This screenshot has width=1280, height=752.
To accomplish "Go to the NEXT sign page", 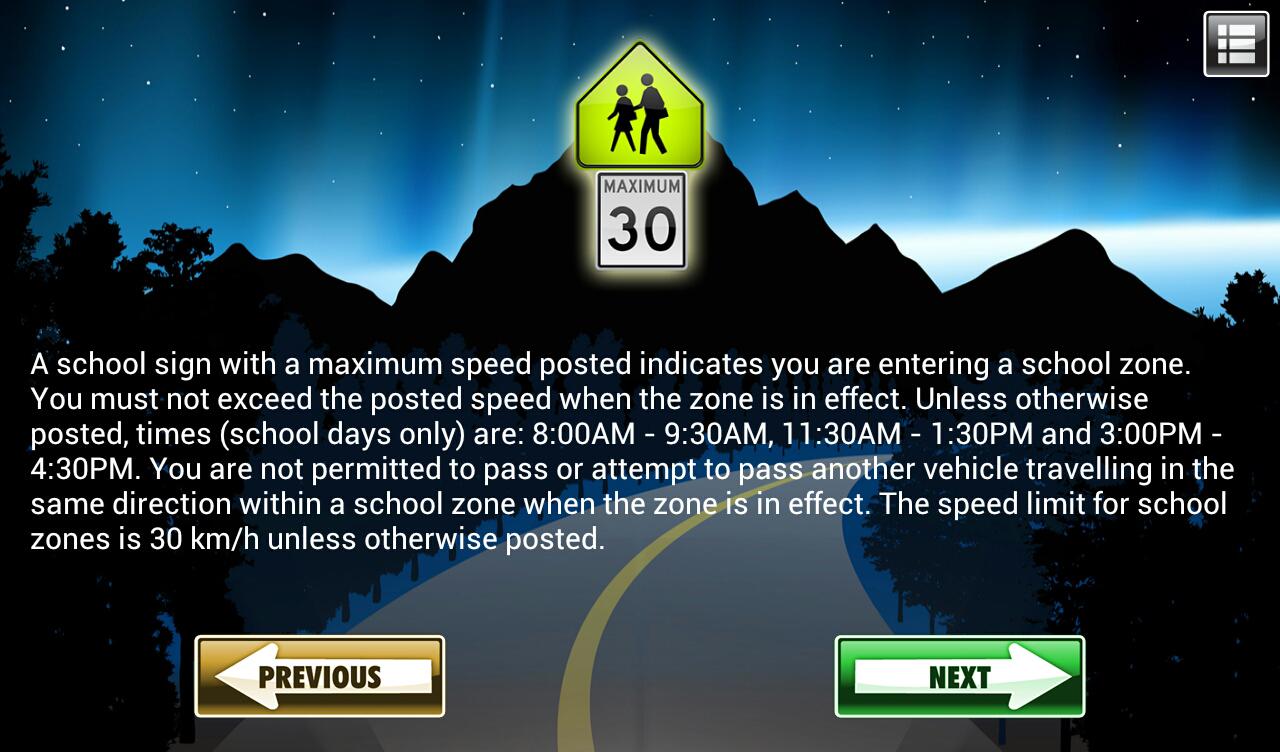I will click(x=959, y=676).
